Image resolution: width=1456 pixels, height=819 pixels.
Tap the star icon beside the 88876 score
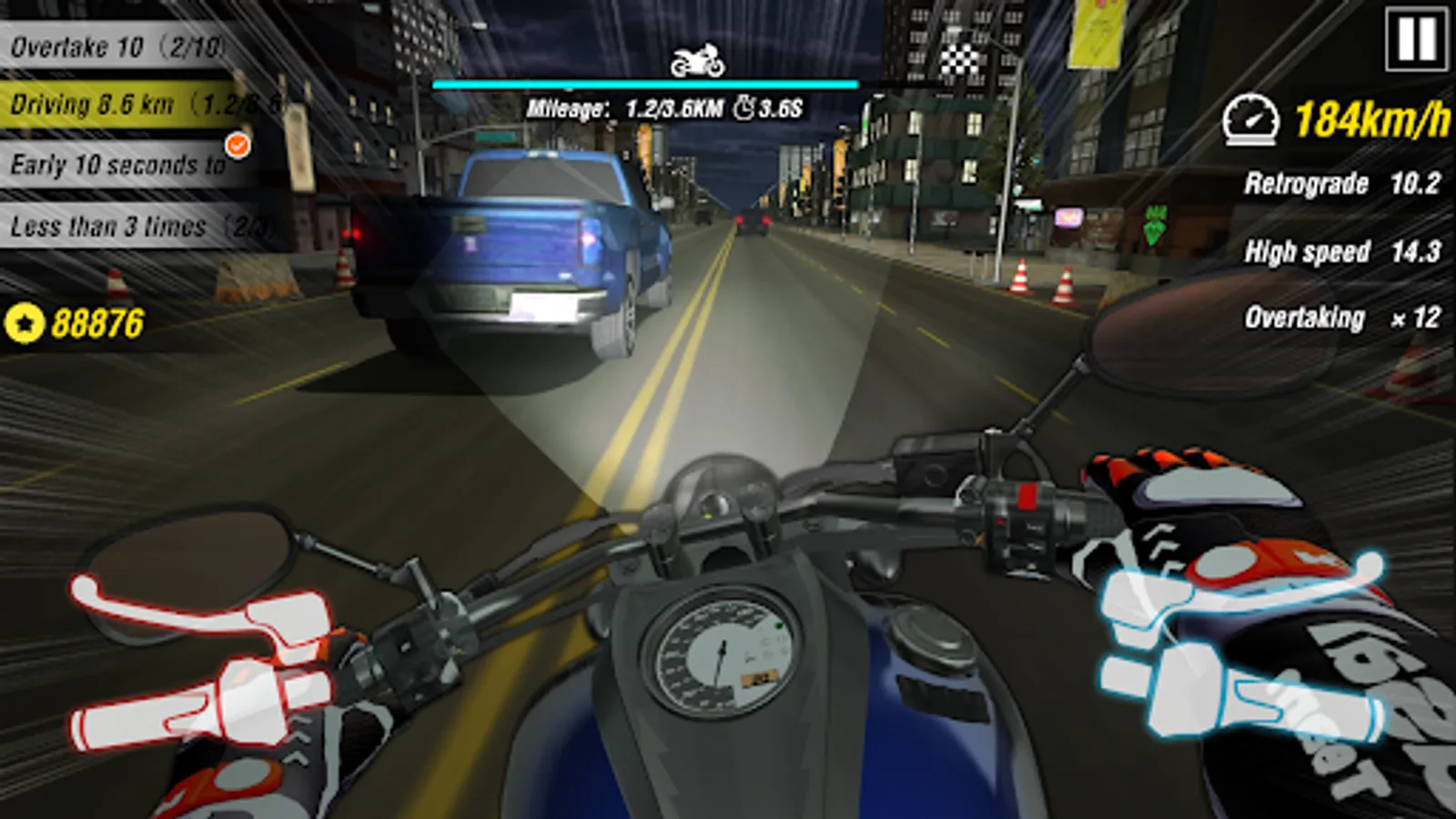[27, 320]
